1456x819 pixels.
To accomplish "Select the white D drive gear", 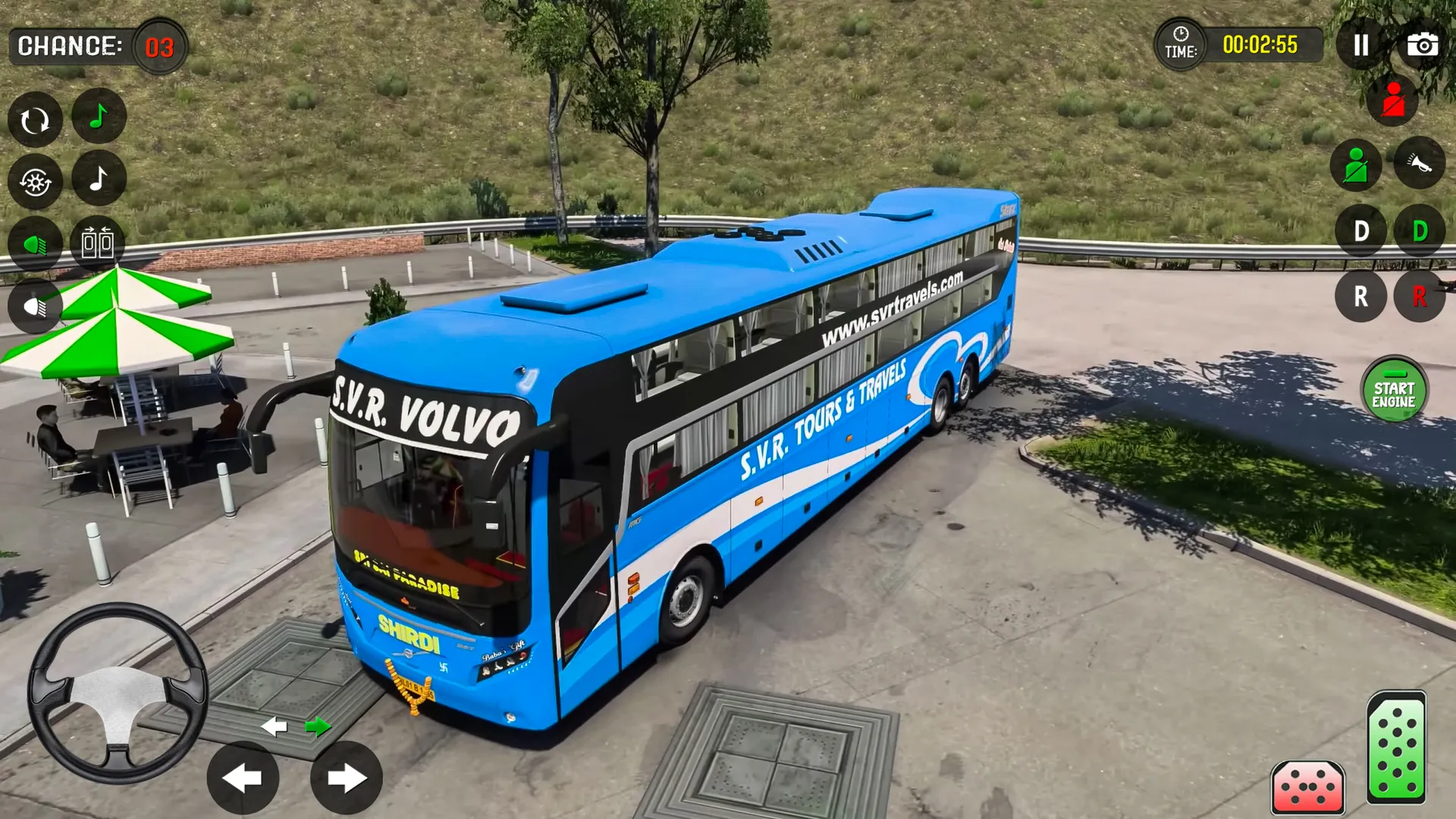I will click(x=1361, y=231).
